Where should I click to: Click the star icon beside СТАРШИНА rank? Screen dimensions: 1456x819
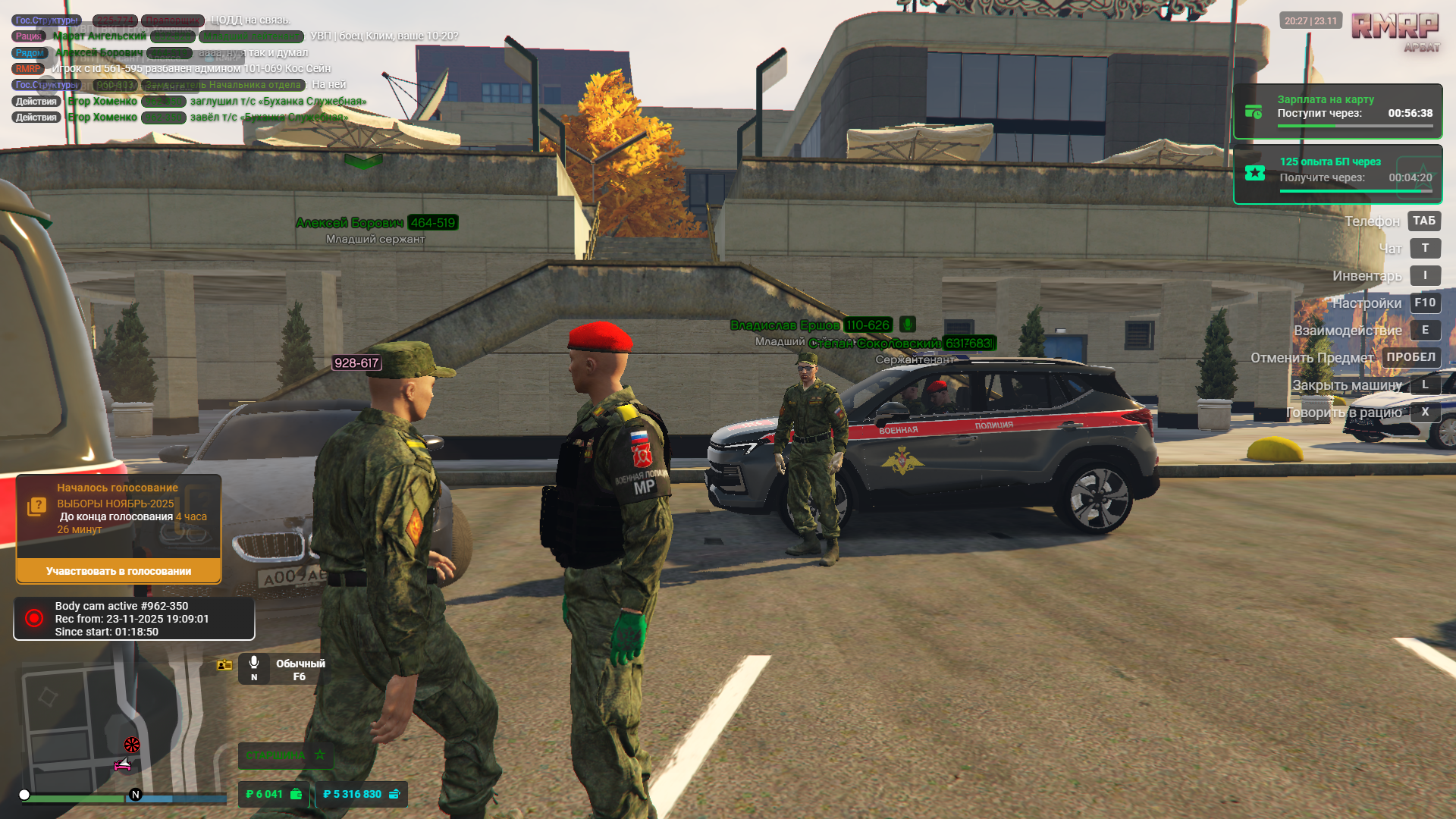320,755
